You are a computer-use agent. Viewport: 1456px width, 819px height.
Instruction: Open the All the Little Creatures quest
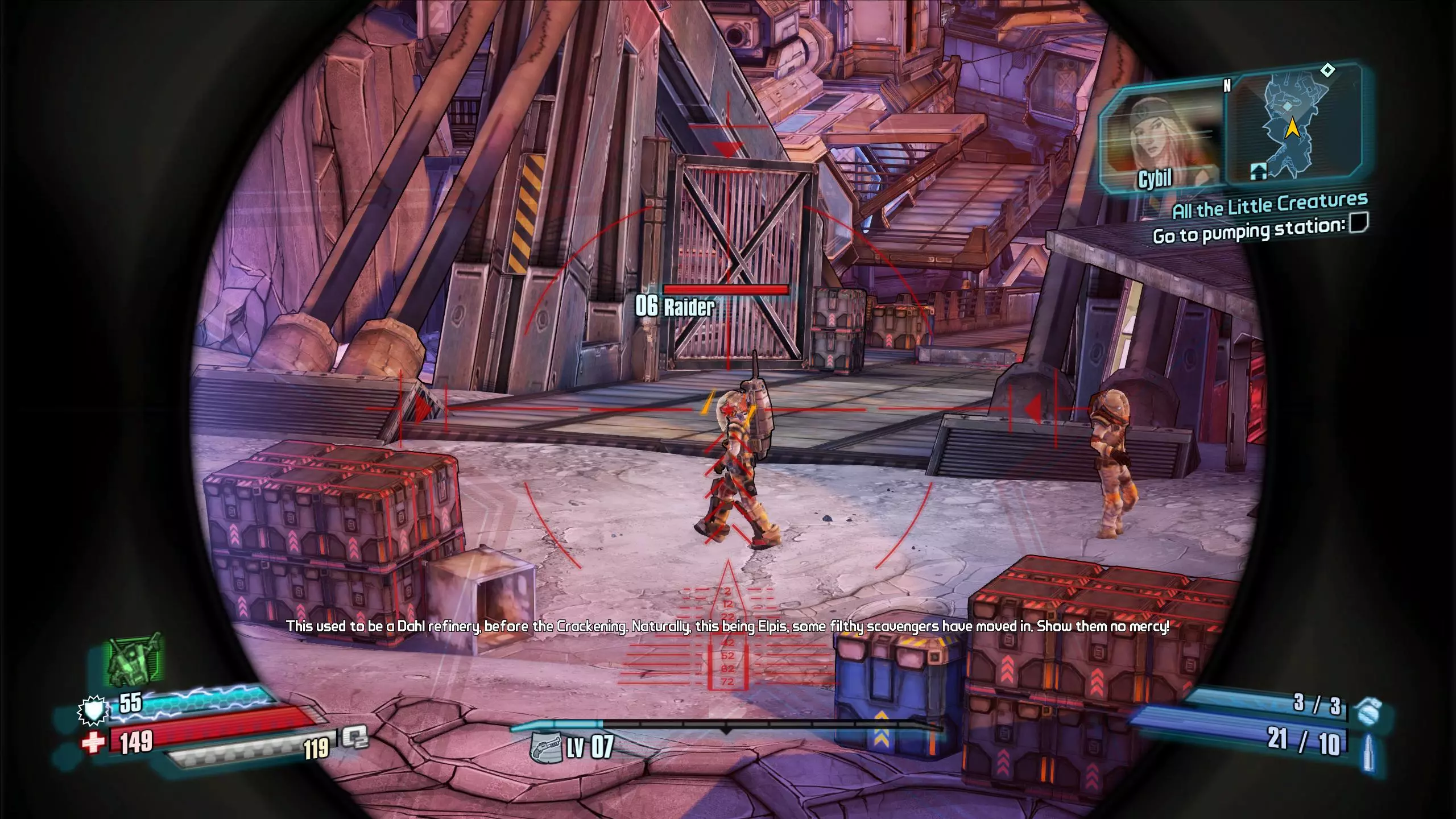tap(1269, 206)
